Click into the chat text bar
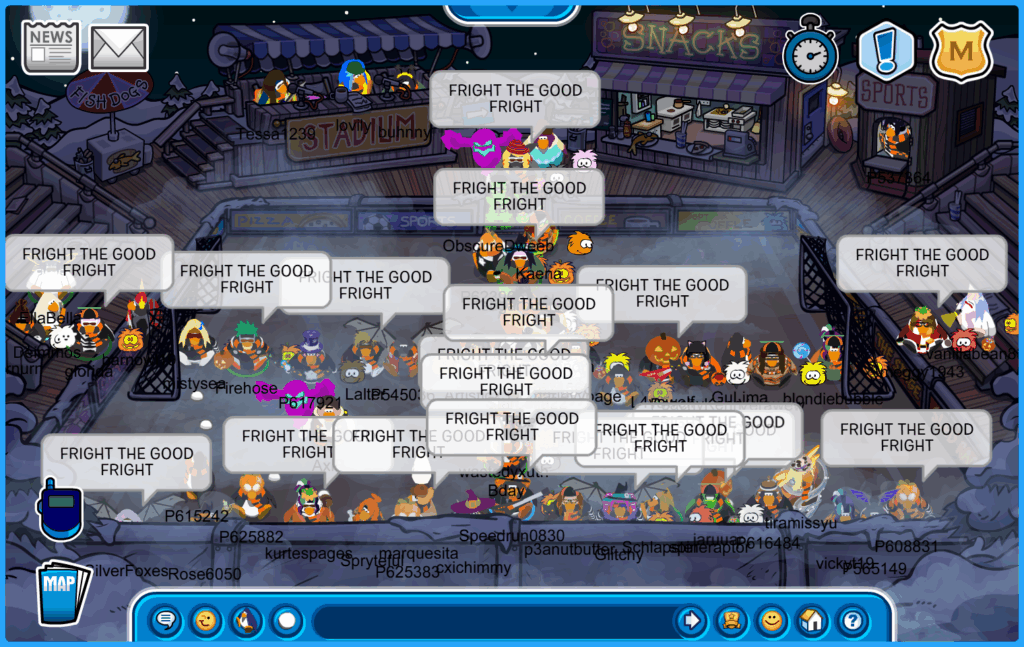This screenshot has height=647, width=1024. coord(490,621)
